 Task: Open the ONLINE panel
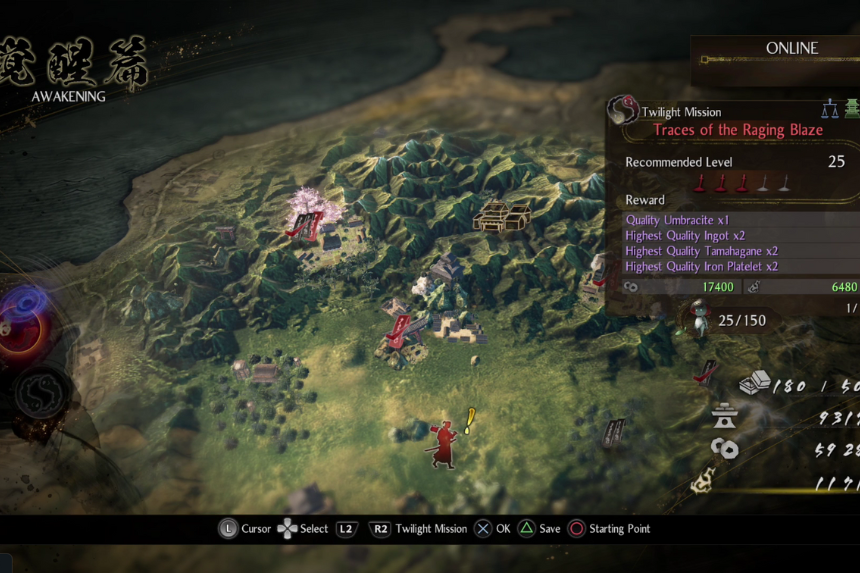790,48
